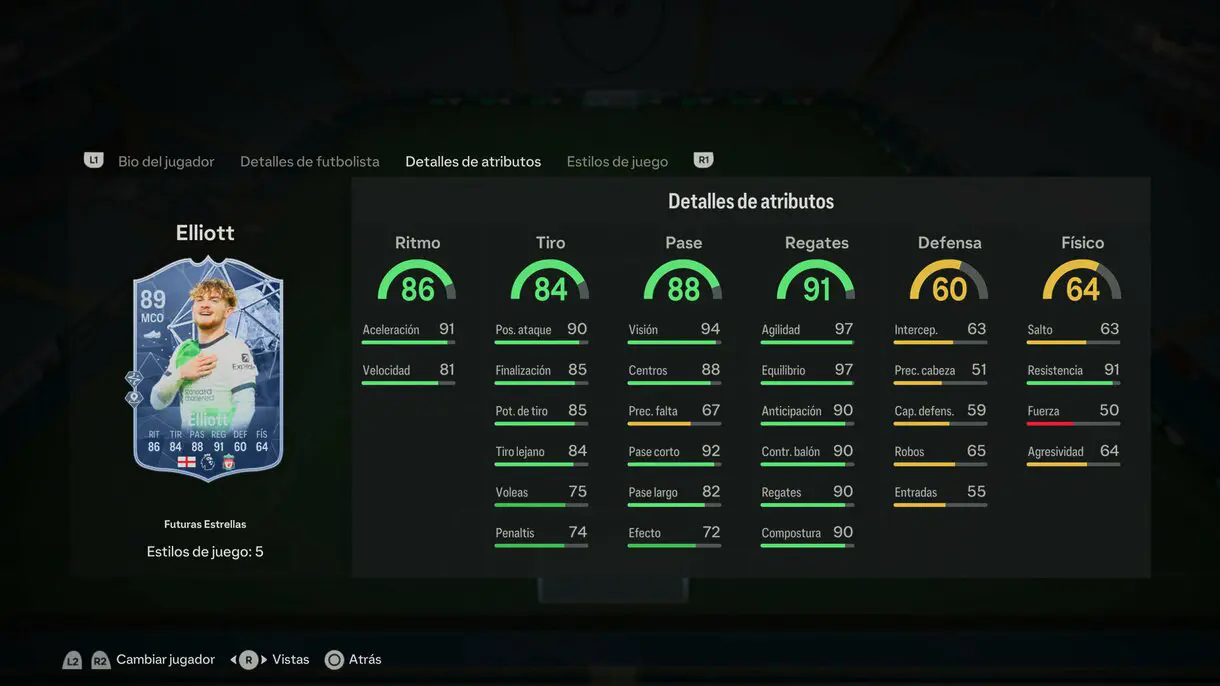Open the Detalles de futbolista tab

pos(310,161)
